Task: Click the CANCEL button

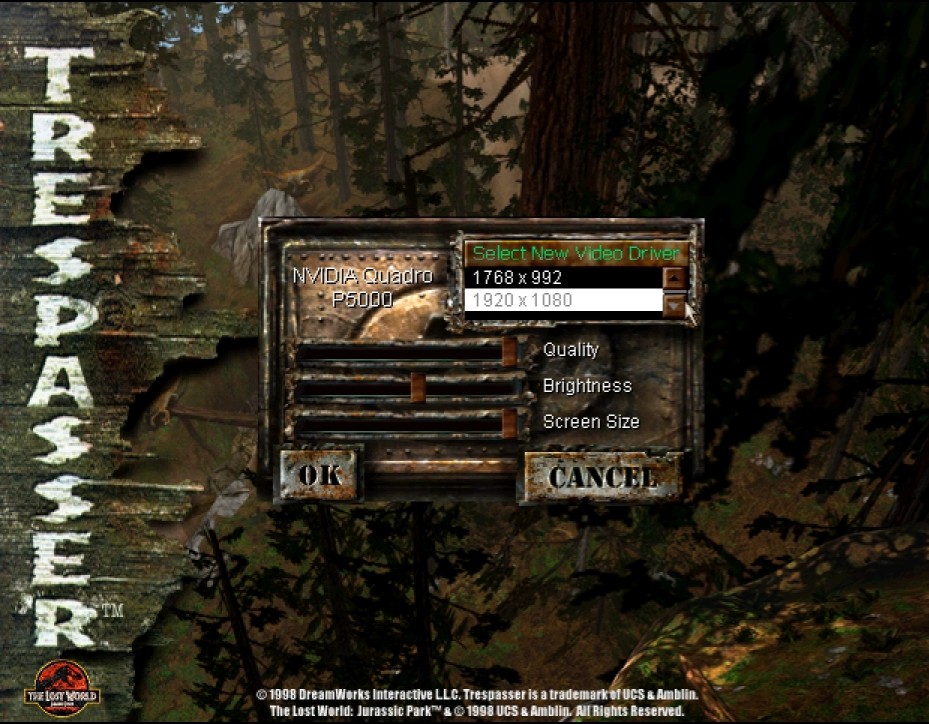Action: click(601, 476)
